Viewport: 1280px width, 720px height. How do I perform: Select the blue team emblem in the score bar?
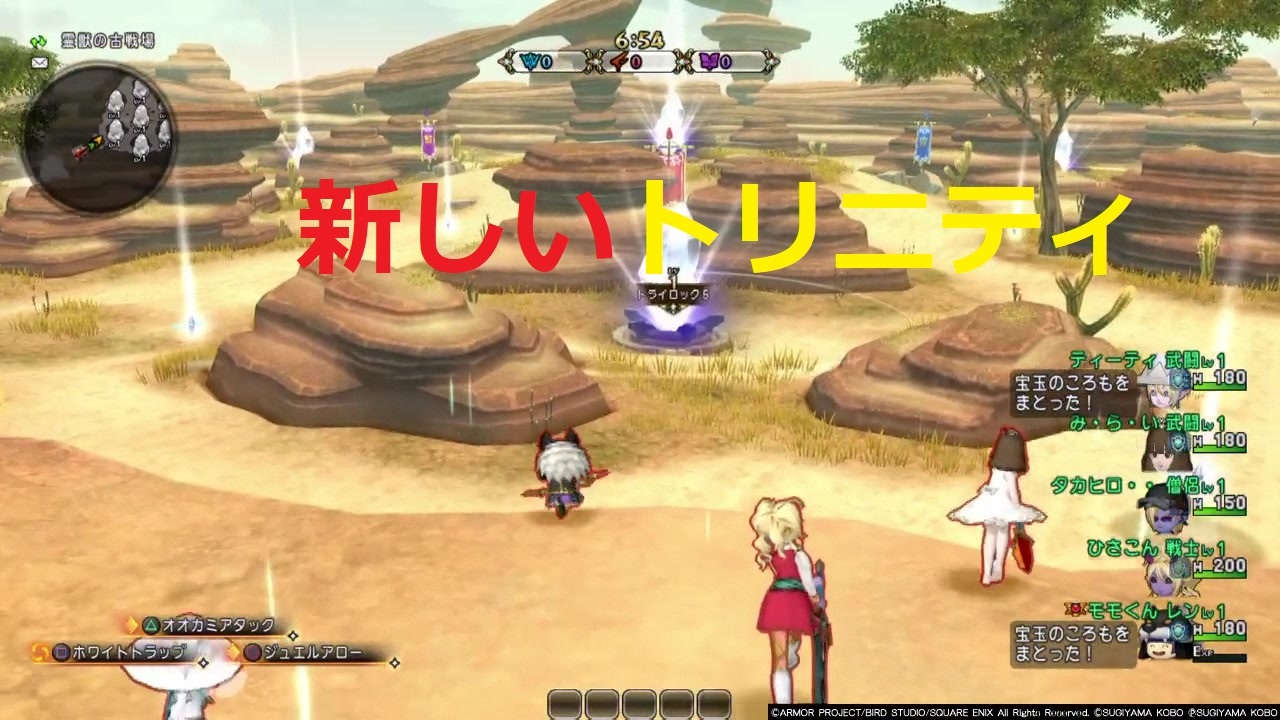point(529,61)
